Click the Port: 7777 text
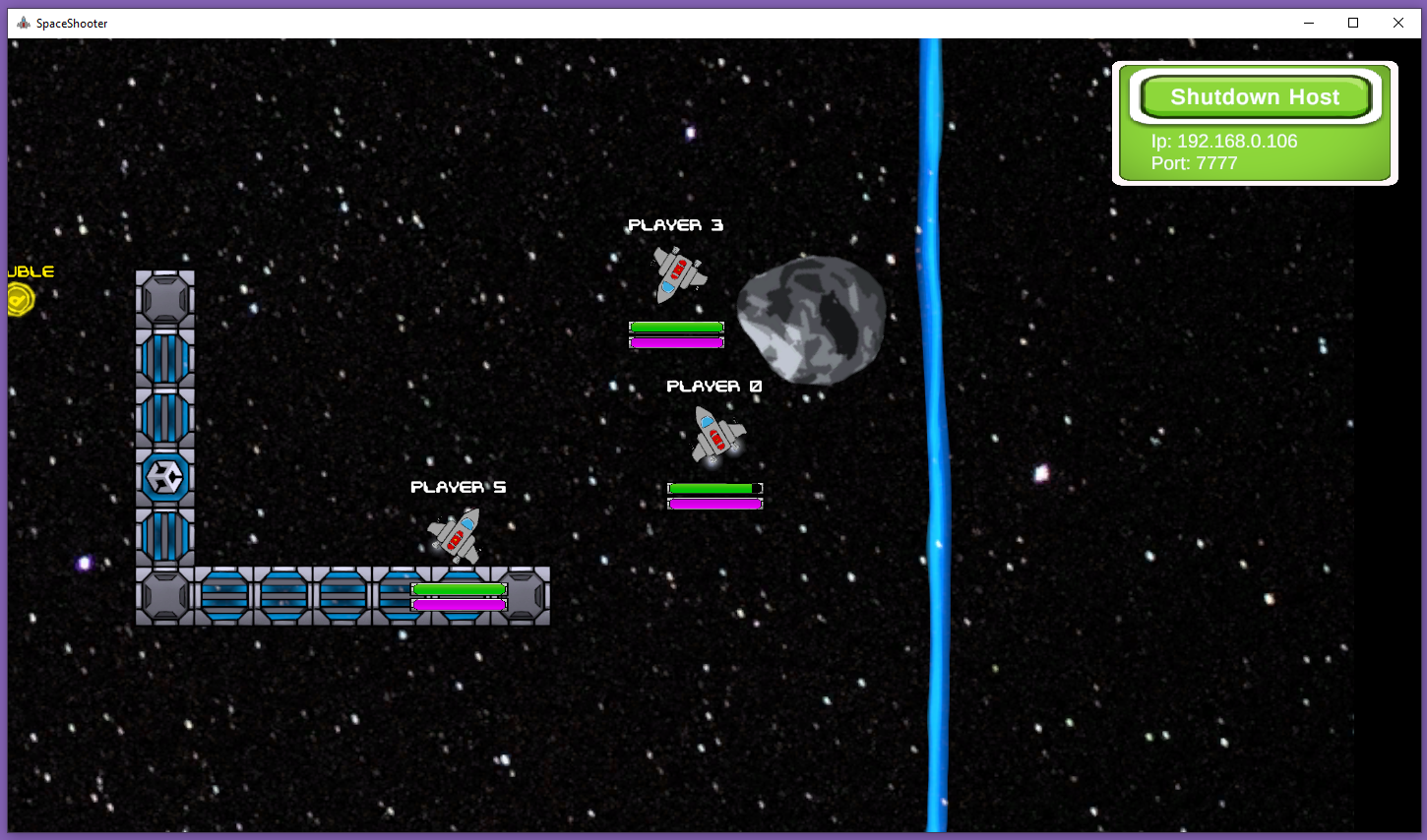 point(1194,163)
